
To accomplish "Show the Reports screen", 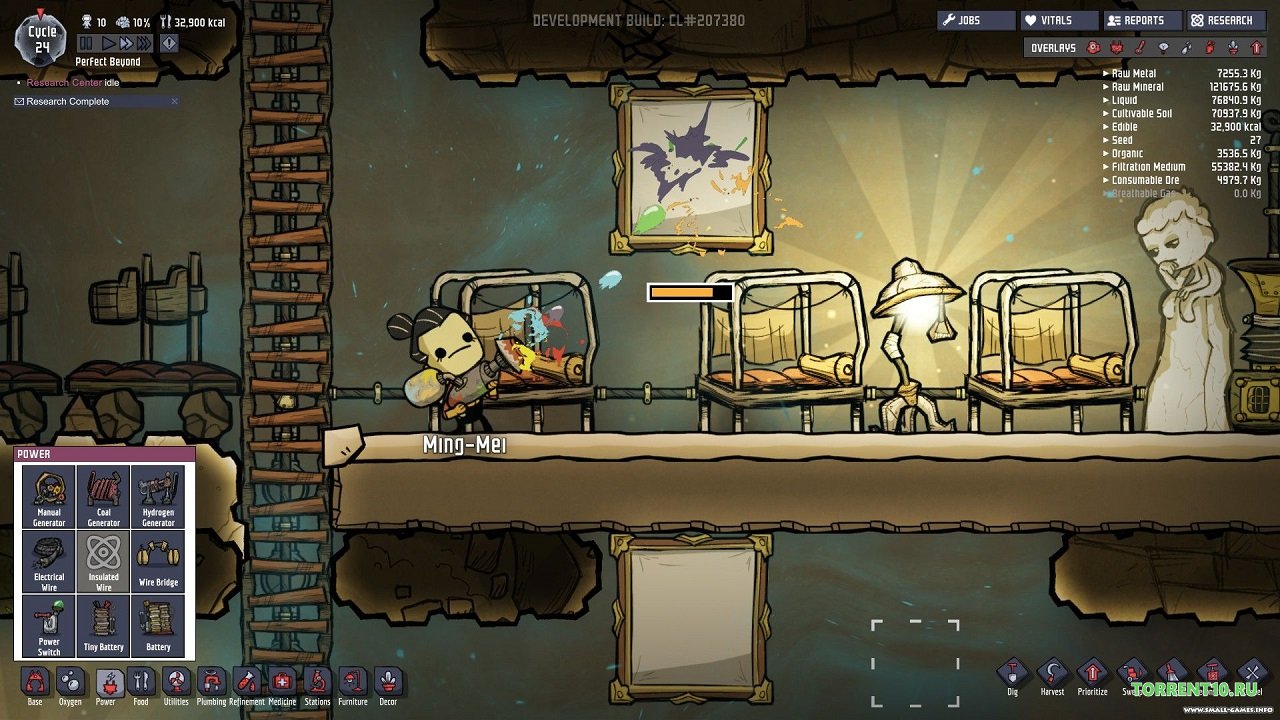I will coord(1142,20).
